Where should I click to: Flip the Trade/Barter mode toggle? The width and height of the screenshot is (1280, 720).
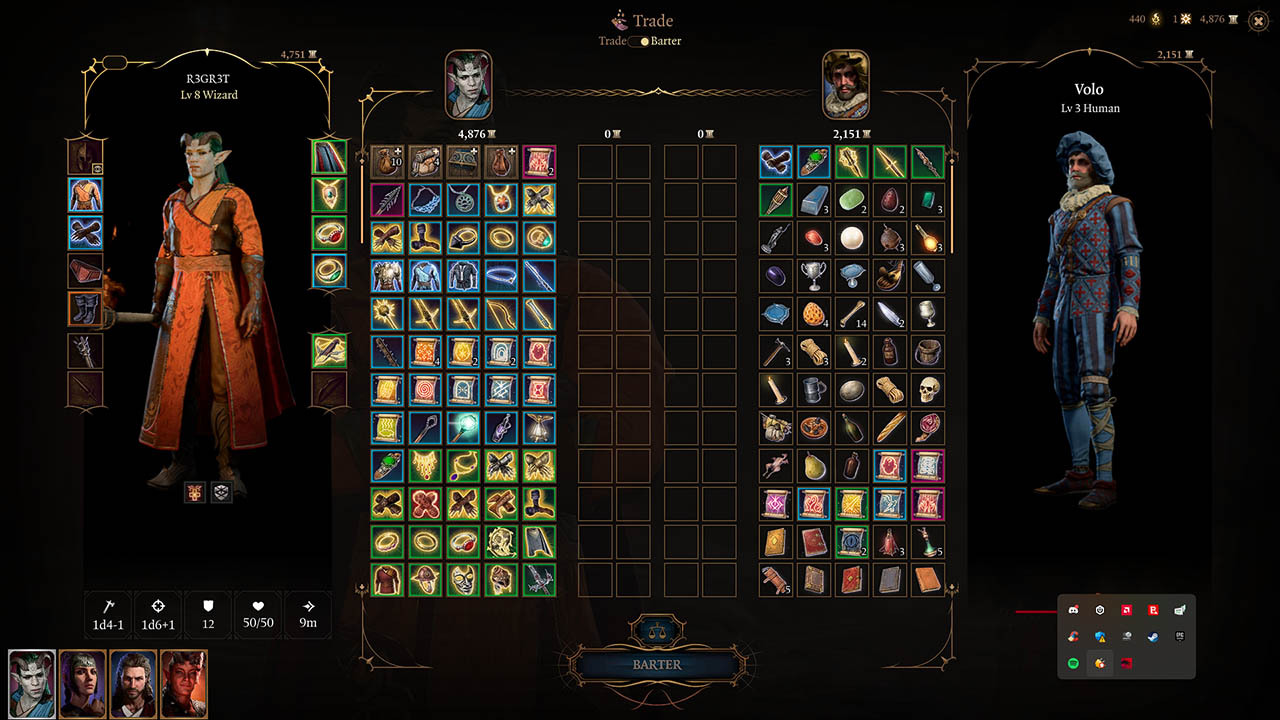coord(639,41)
